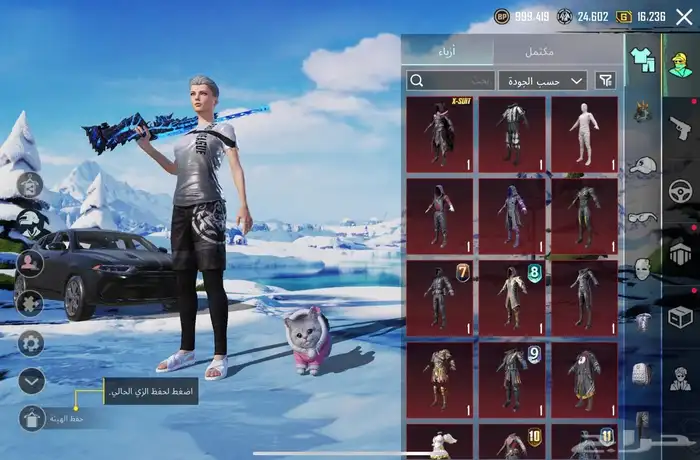Open the steering wheel vehicles category

tap(680, 190)
